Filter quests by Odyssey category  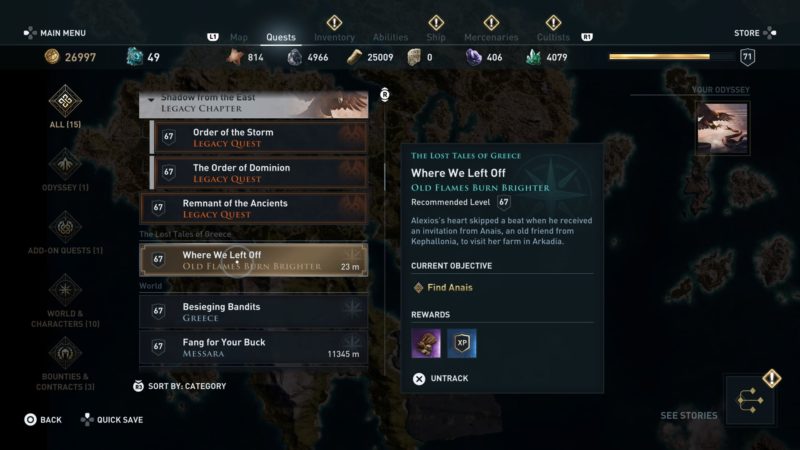click(65, 168)
